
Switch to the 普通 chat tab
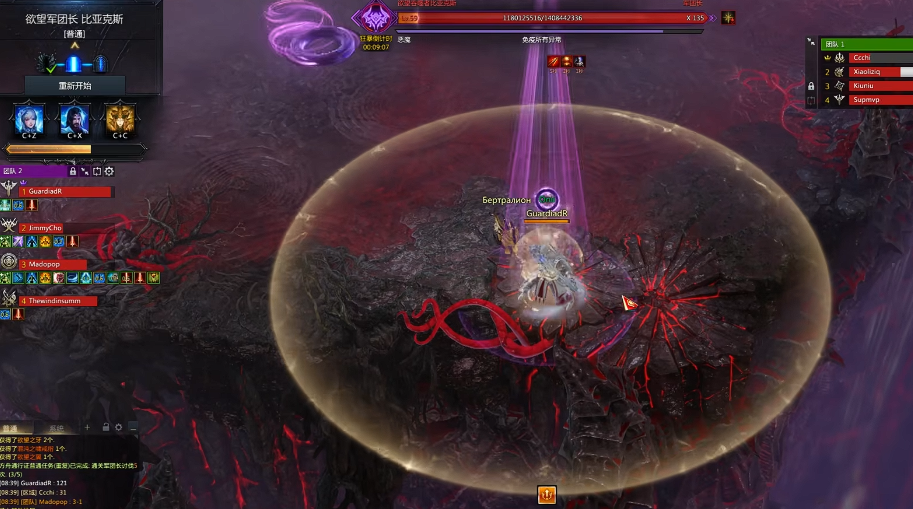pyautogui.click(x=12, y=428)
